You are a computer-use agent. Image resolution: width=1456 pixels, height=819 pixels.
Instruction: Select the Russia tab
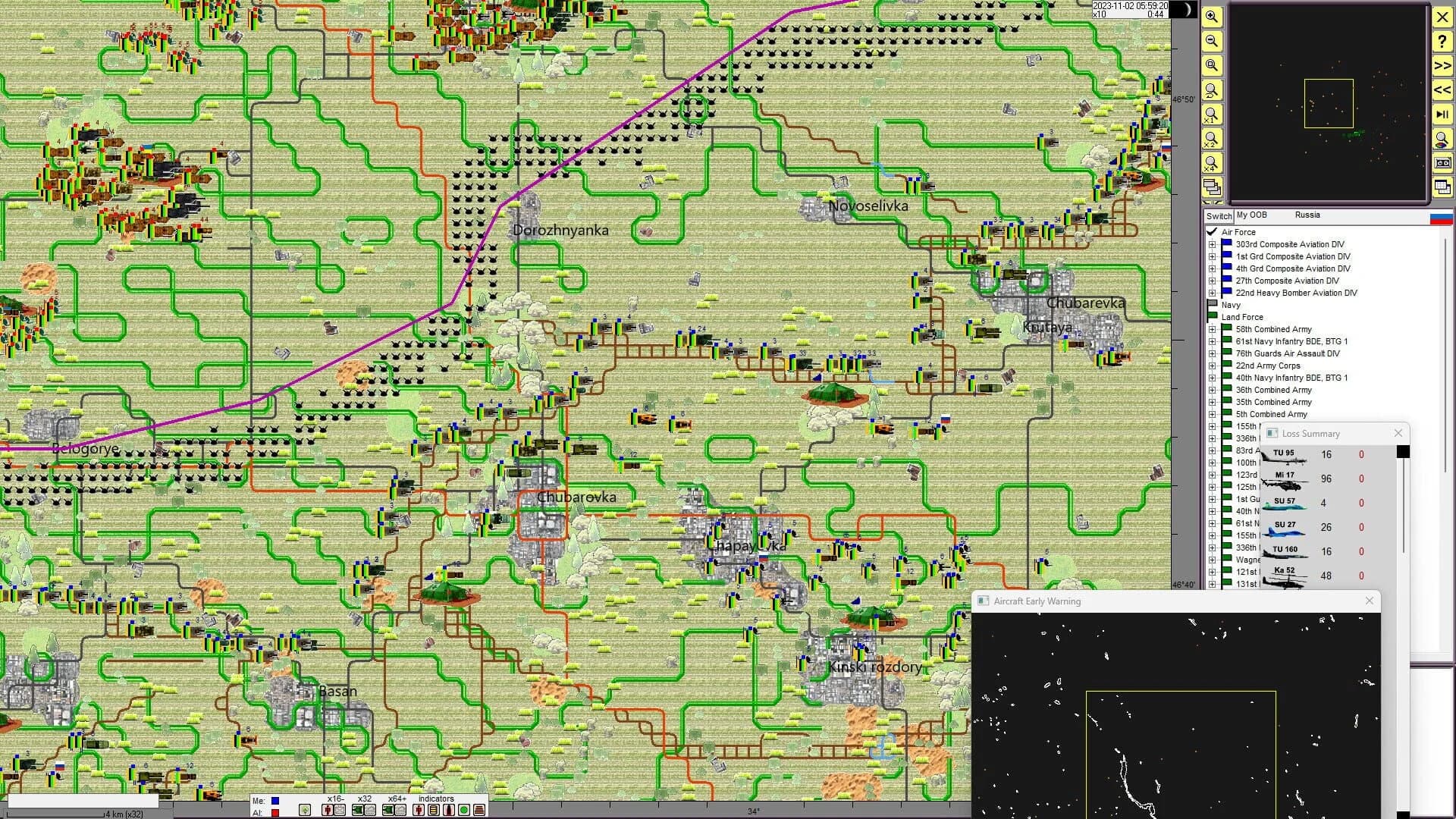(x=1307, y=215)
